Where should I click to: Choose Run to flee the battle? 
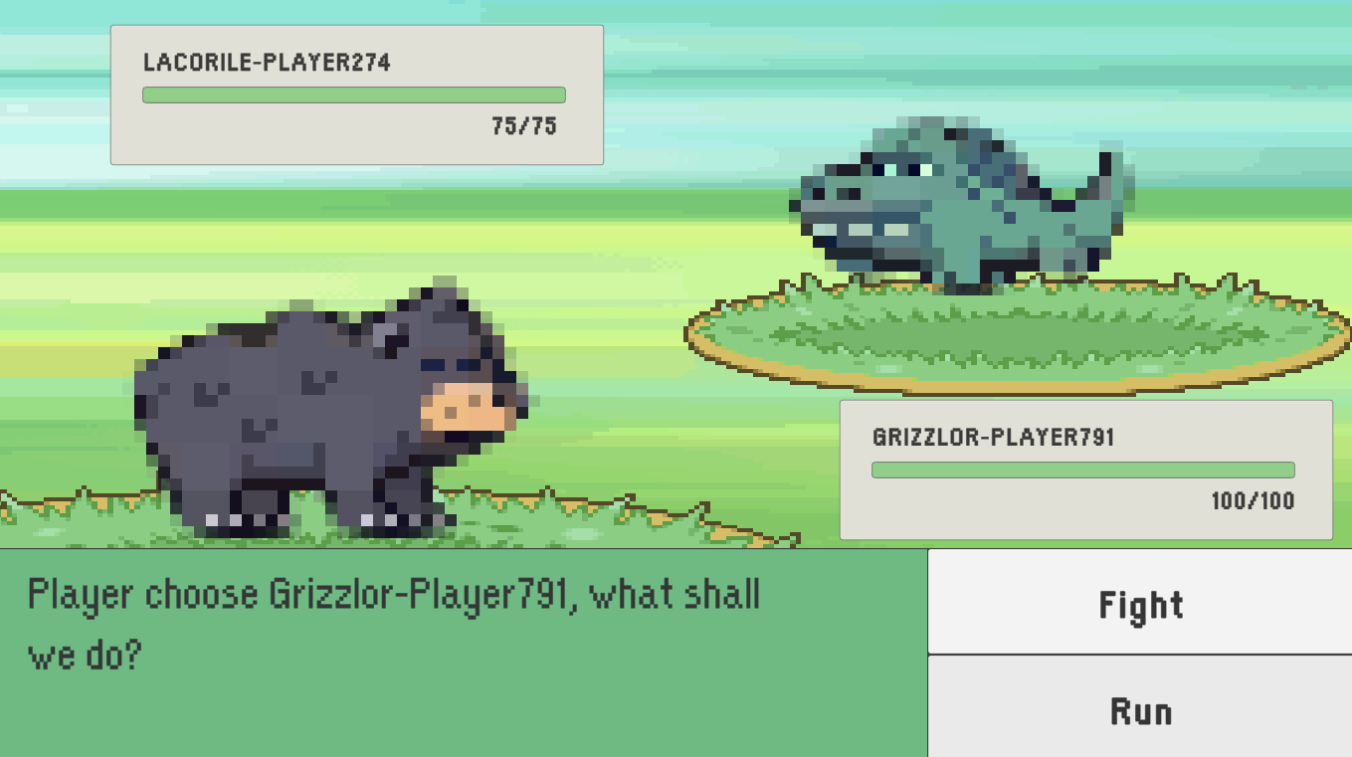[x=1140, y=710]
